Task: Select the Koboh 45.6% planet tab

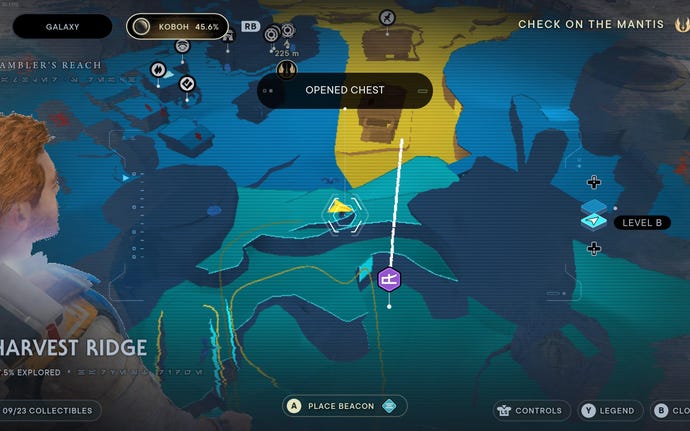Action: pyautogui.click(x=177, y=27)
